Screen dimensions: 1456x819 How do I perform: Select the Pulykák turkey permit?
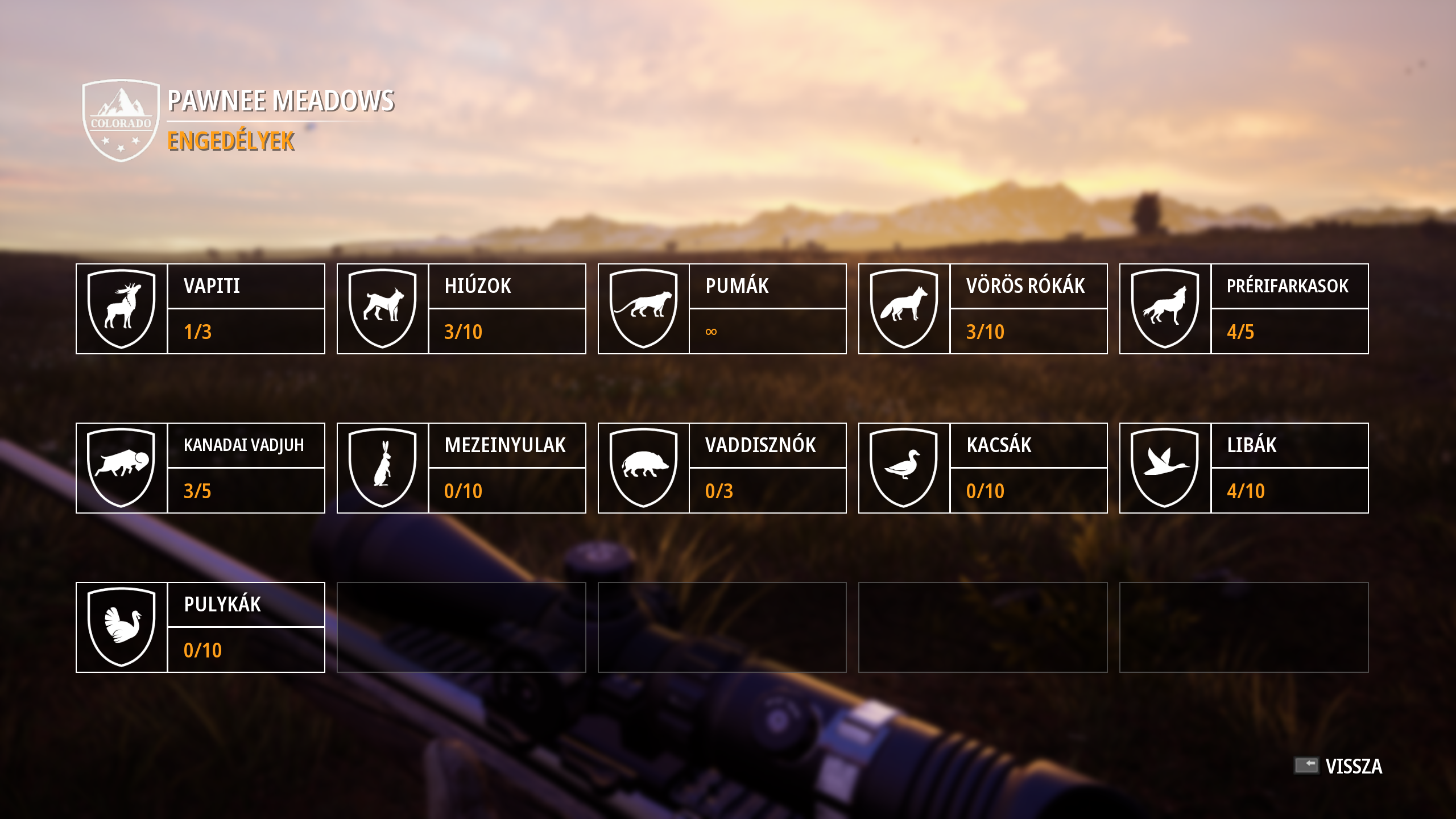point(200,627)
